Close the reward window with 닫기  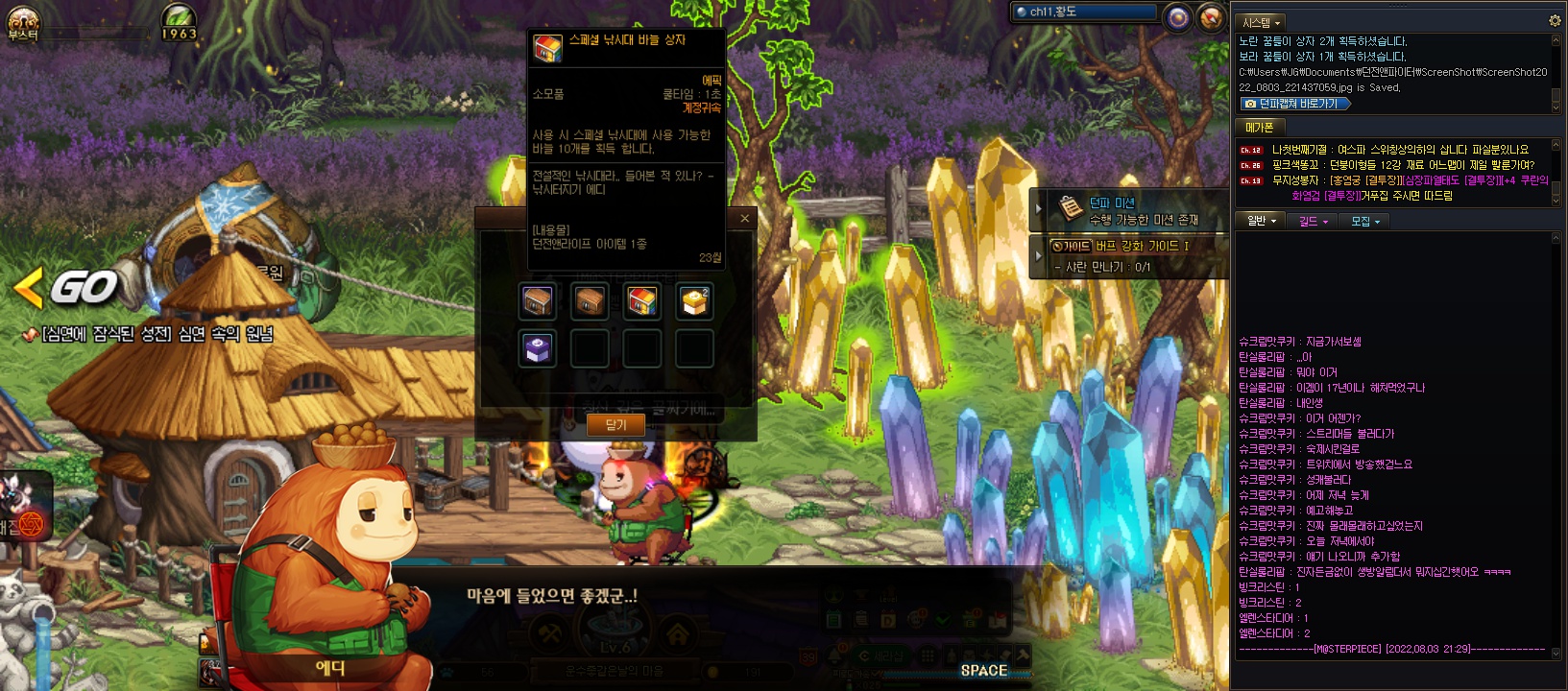(615, 424)
